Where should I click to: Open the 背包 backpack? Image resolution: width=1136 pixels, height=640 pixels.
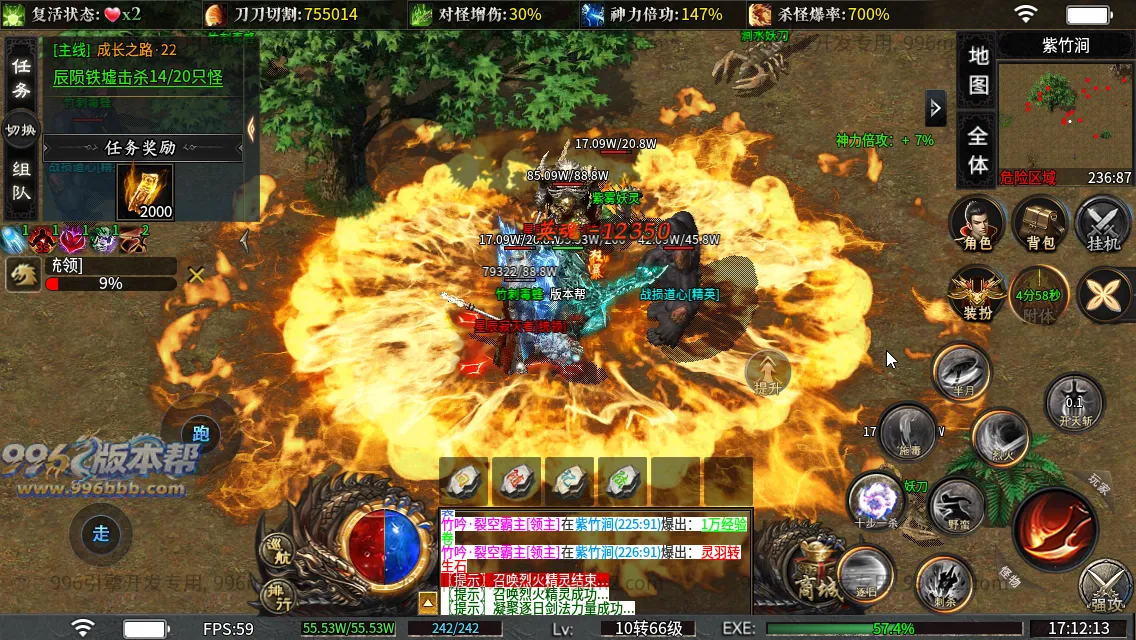click(x=1041, y=222)
